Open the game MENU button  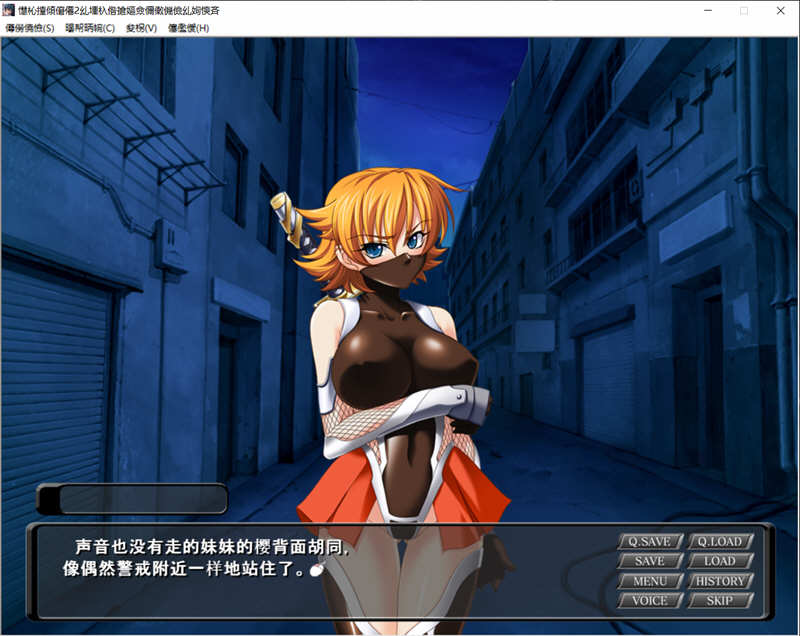pos(650,581)
